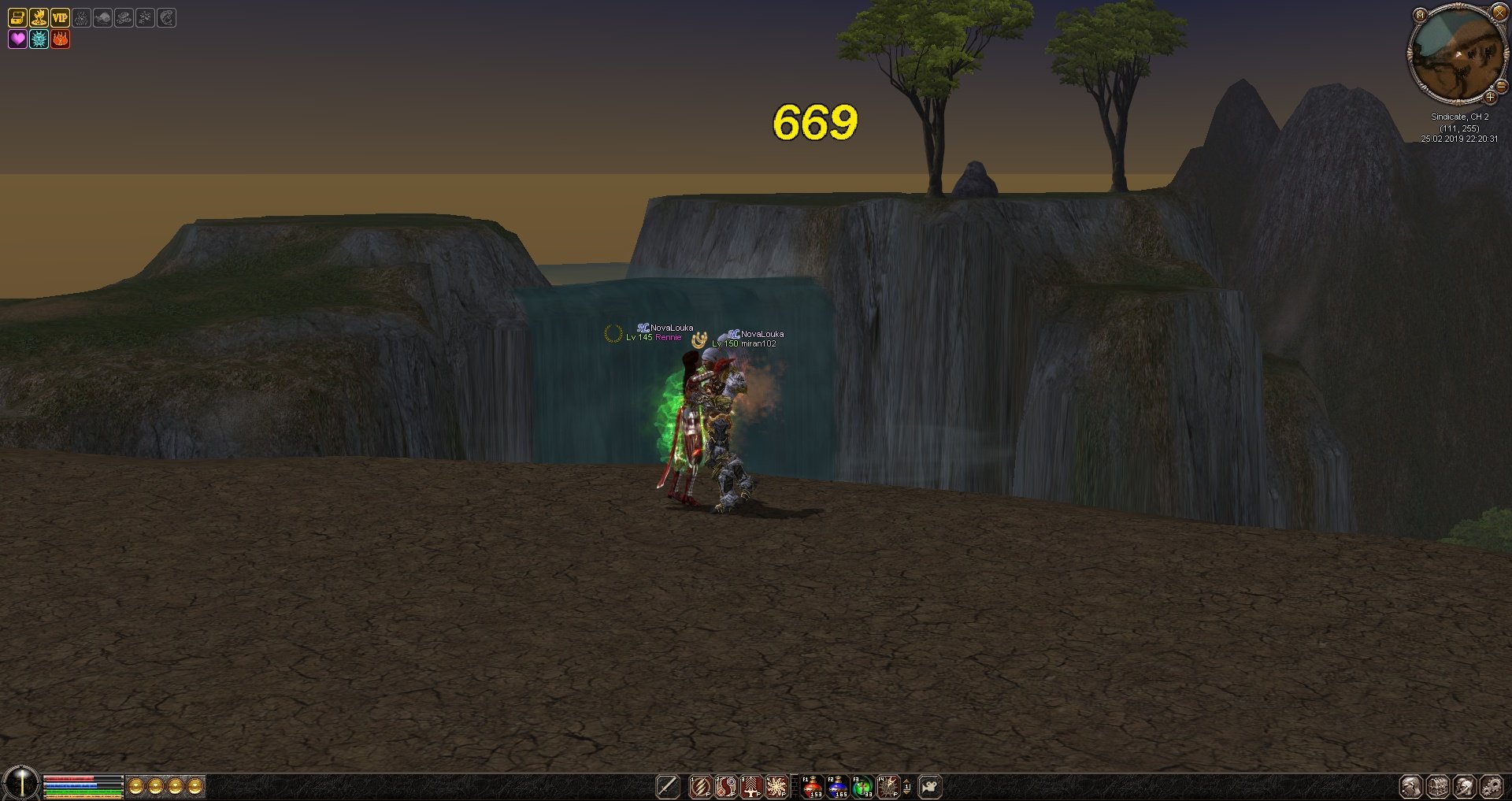Activate the tree-shaped skill in slot 3
Viewport: 1512px width, 801px height.
pos(751,786)
